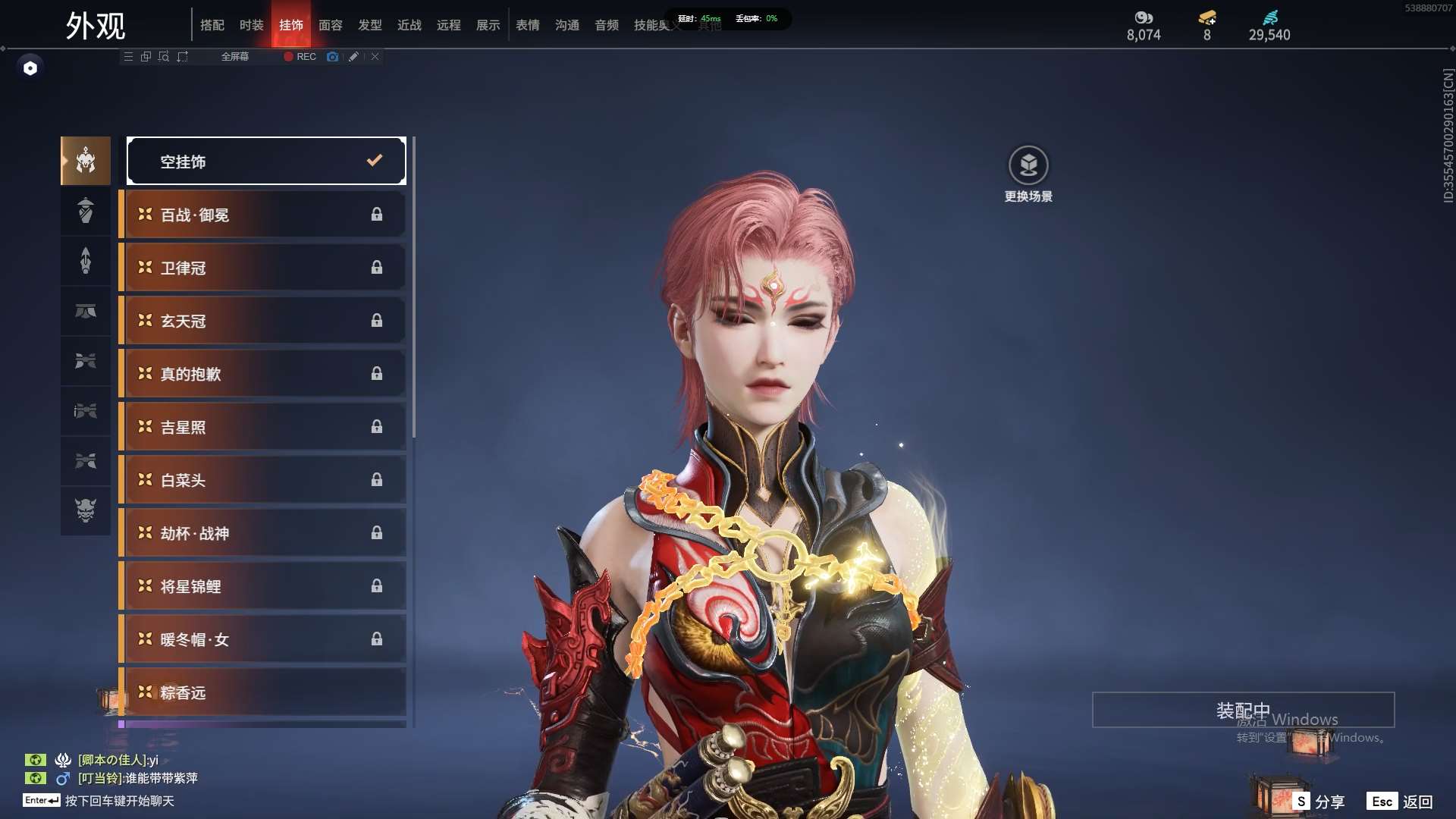Image resolution: width=1456 pixels, height=819 pixels.
Task: Open the 近战 weapon tab
Action: (x=409, y=25)
